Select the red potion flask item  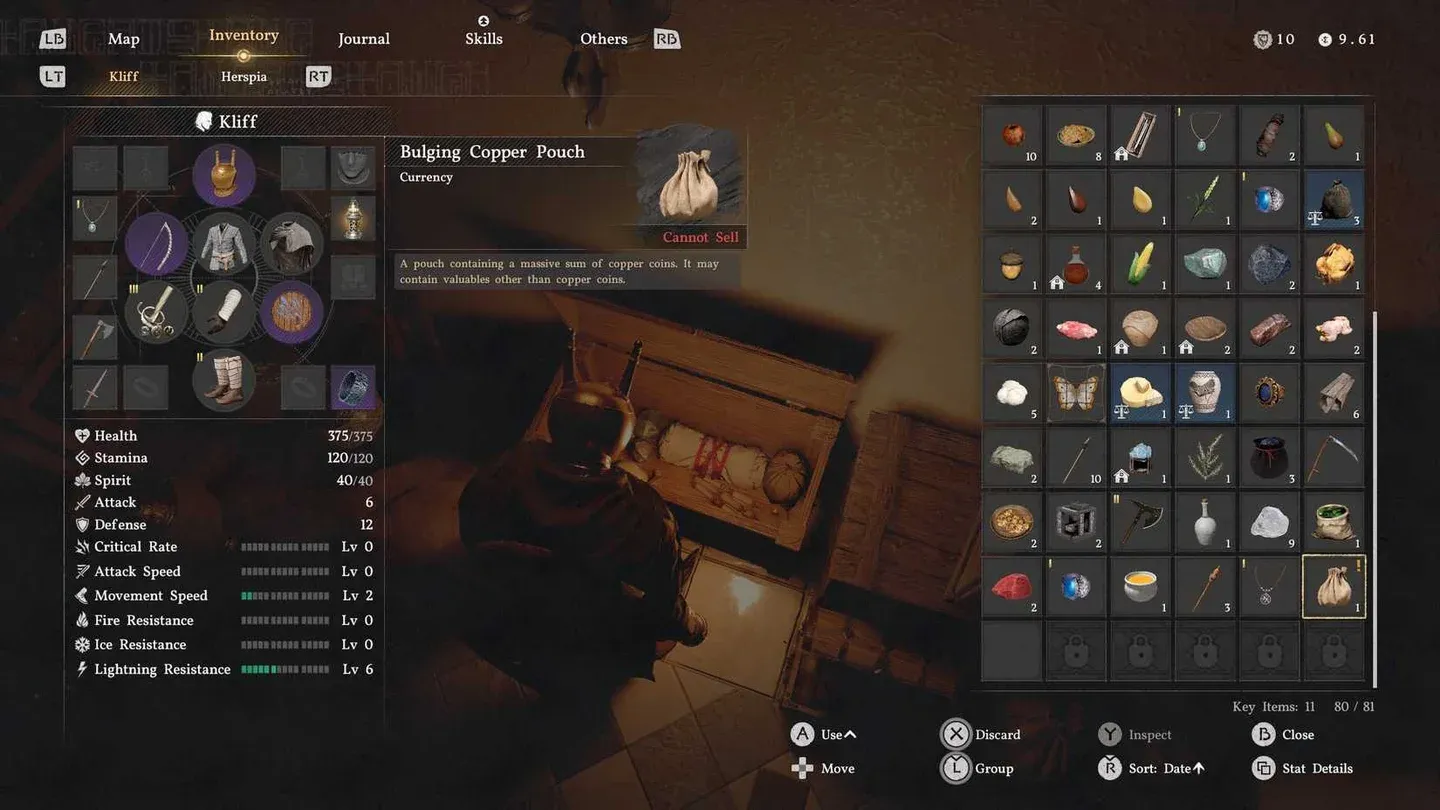1076,264
